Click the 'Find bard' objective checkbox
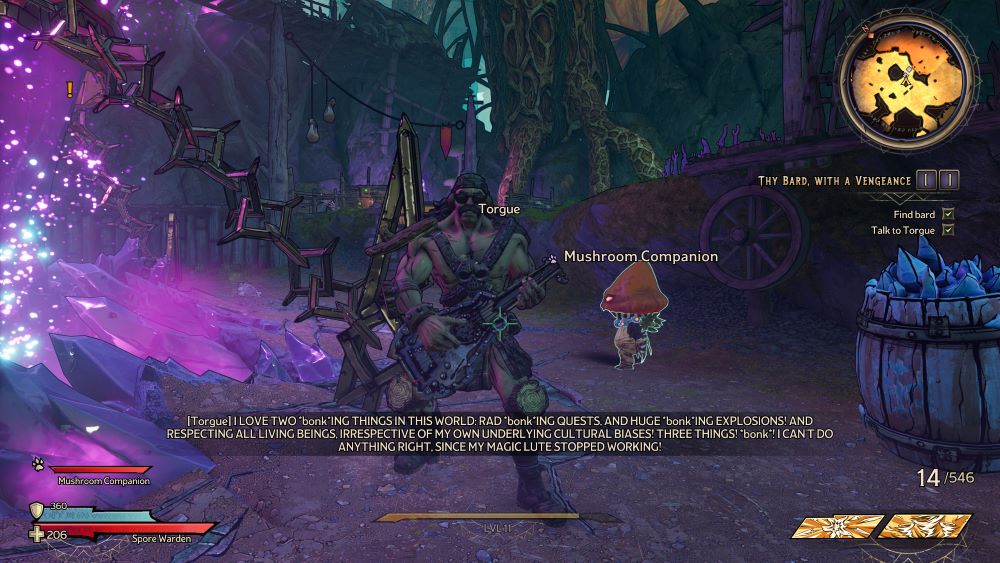This screenshot has height=563, width=1000. click(948, 214)
